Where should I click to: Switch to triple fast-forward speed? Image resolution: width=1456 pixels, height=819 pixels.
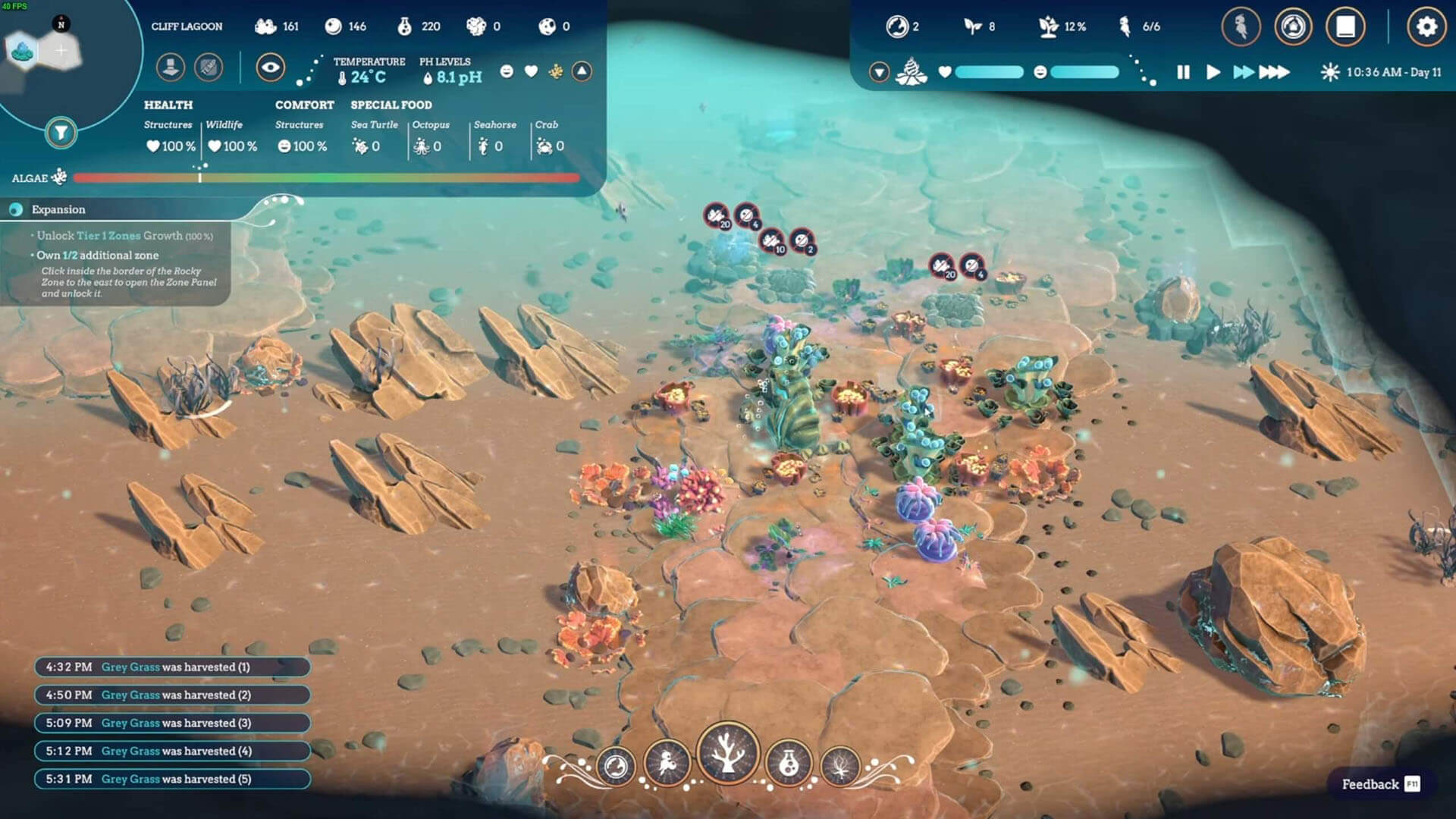click(1274, 72)
